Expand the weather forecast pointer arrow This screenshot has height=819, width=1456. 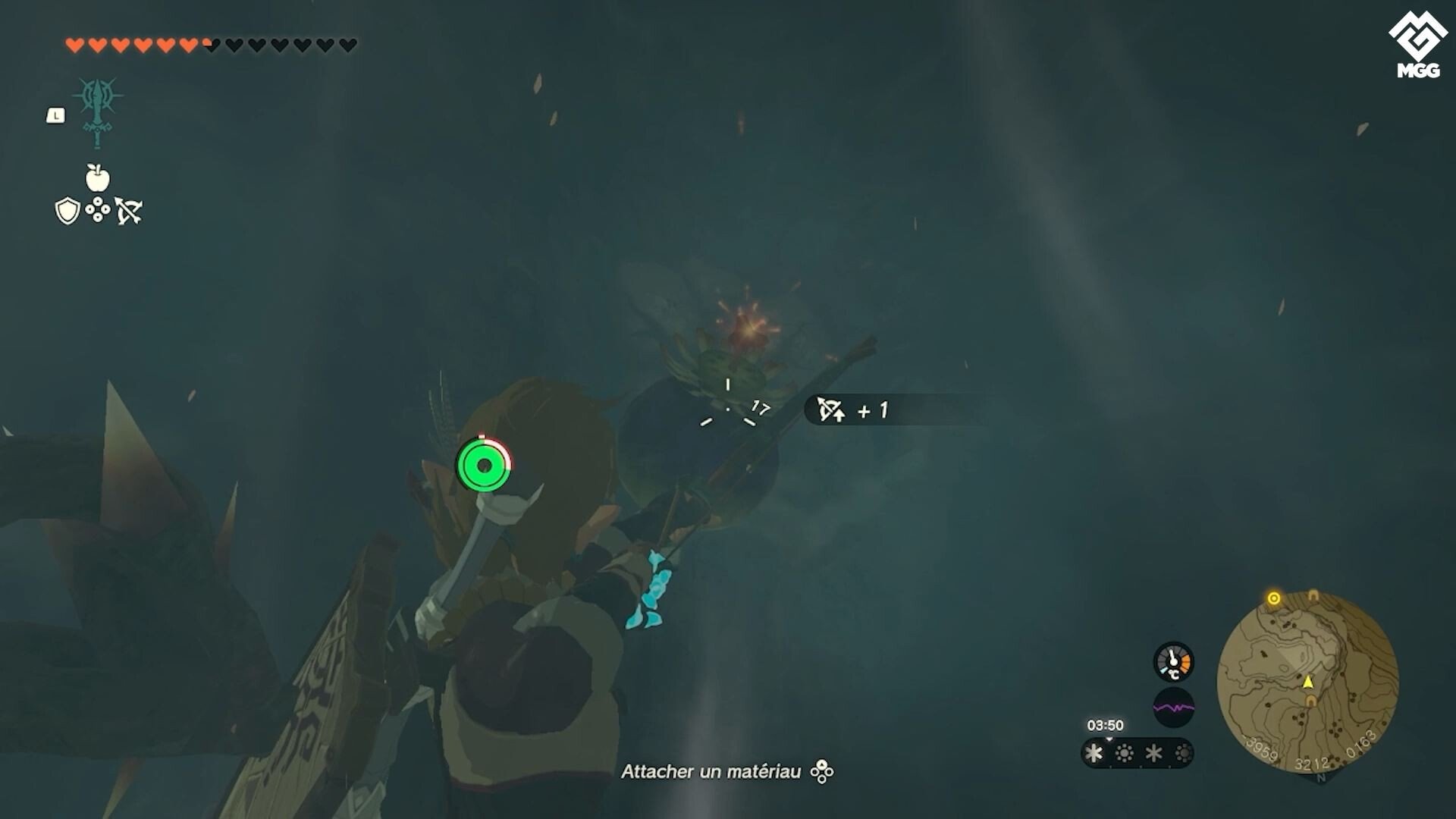tap(1109, 739)
